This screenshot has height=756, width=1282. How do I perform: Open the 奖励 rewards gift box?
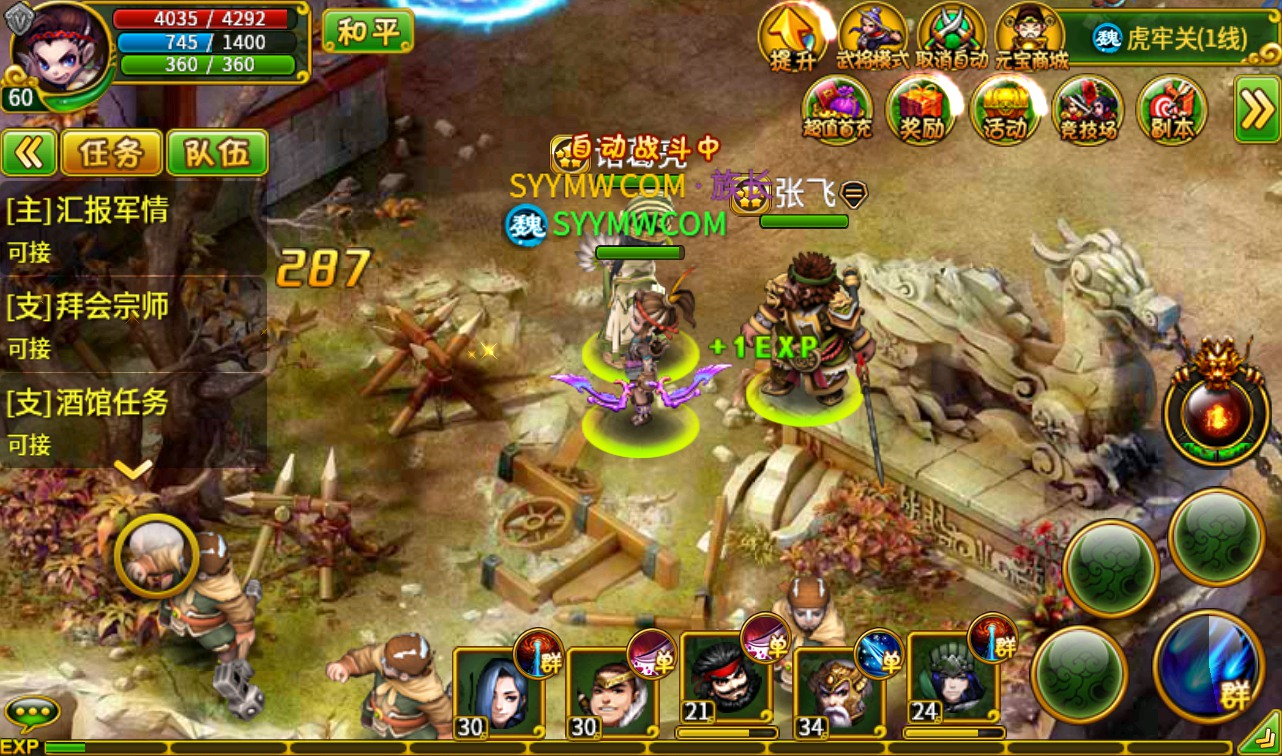pos(921,109)
